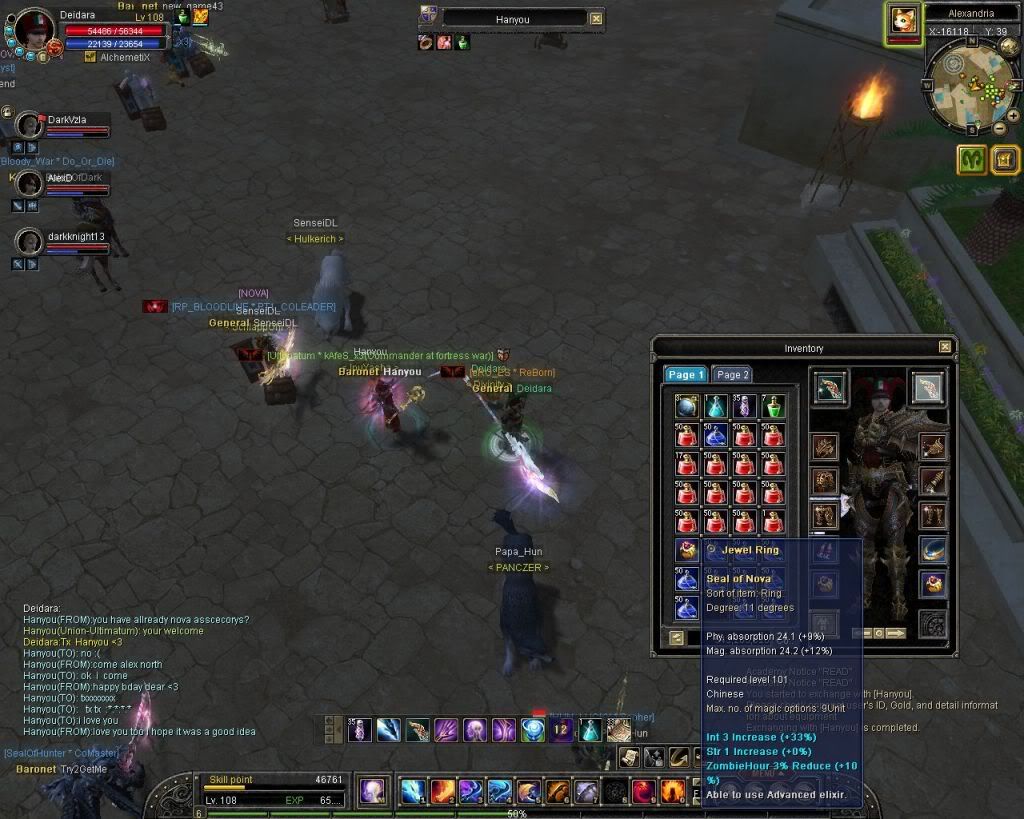Select inventory Page 1 tab
1024x819 pixels.
(686, 375)
